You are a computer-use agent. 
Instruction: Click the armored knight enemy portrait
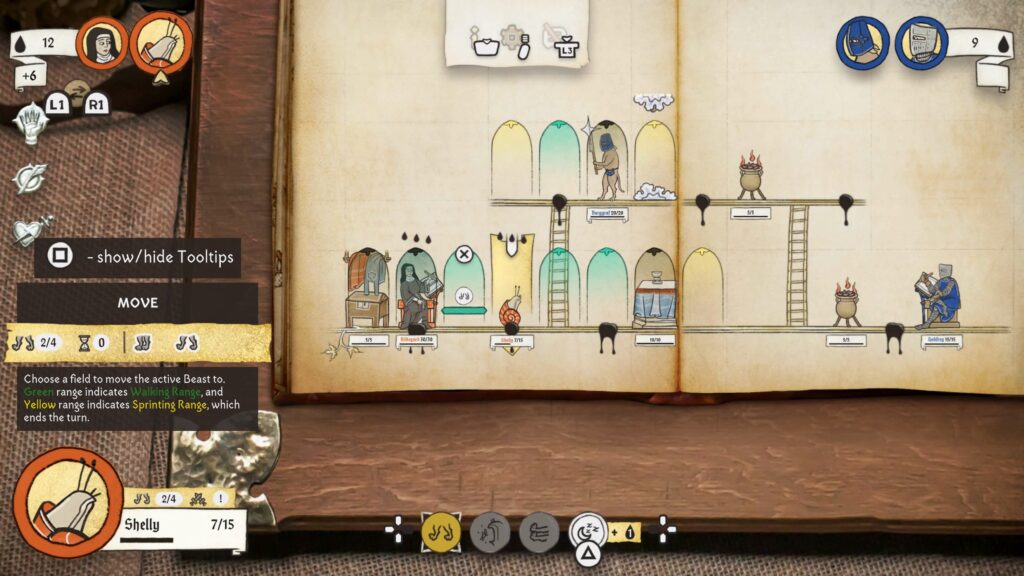[921, 43]
